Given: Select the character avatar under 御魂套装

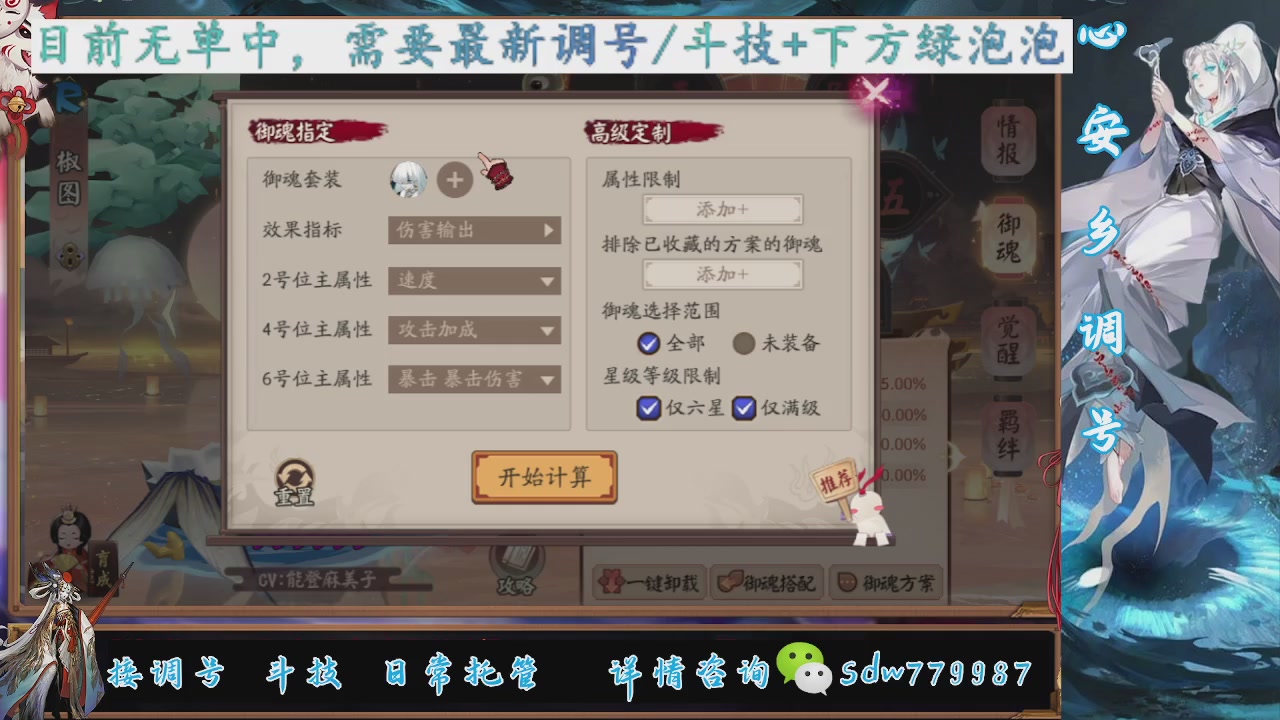Looking at the screenshot, I should (408, 180).
